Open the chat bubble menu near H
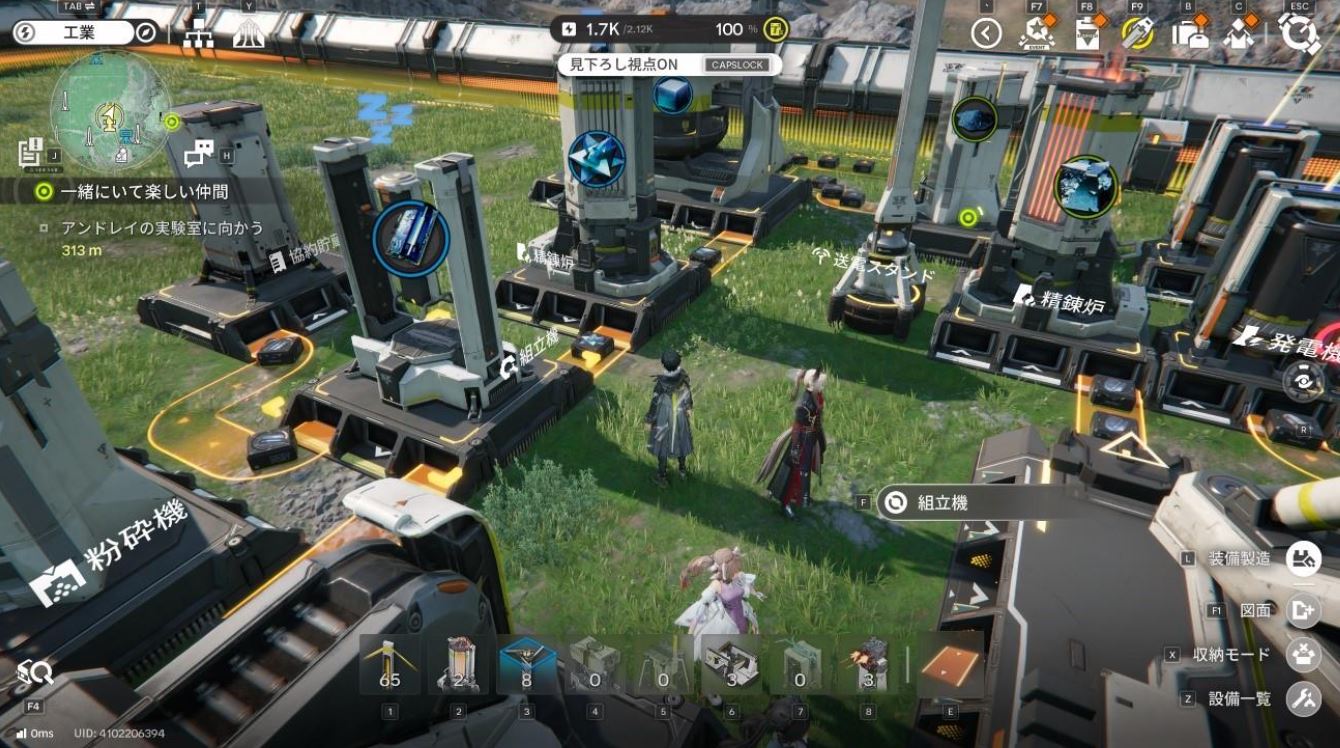This screenshot has height=748, width=1340. coord(200,150)
